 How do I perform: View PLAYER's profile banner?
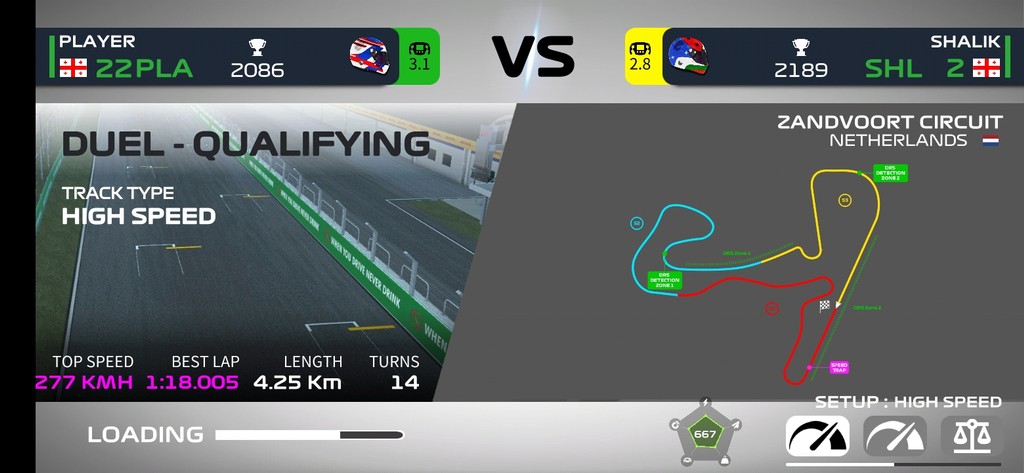pos(220,56)
